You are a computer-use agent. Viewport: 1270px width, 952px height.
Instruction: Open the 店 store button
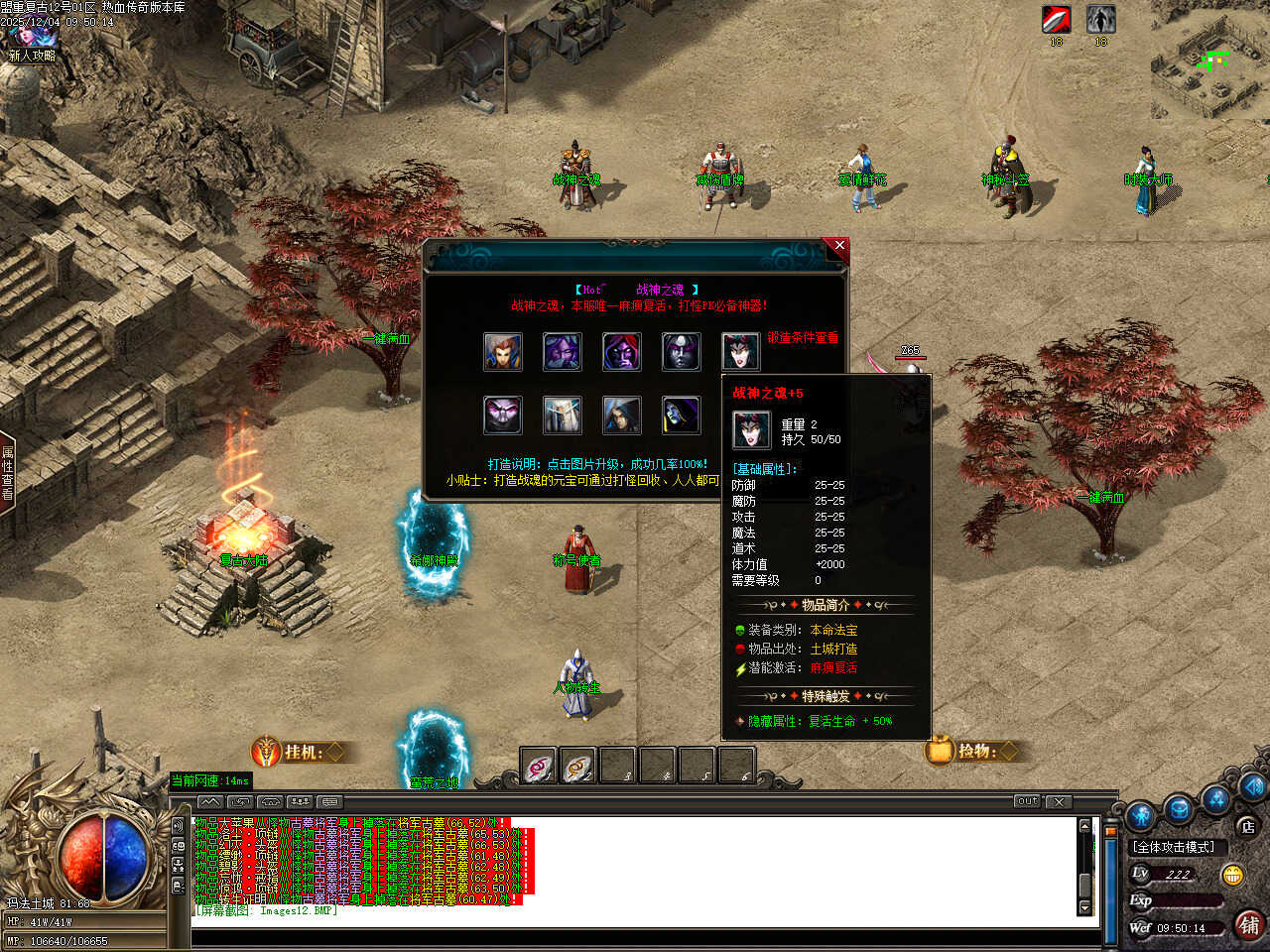coord(1247,826)
